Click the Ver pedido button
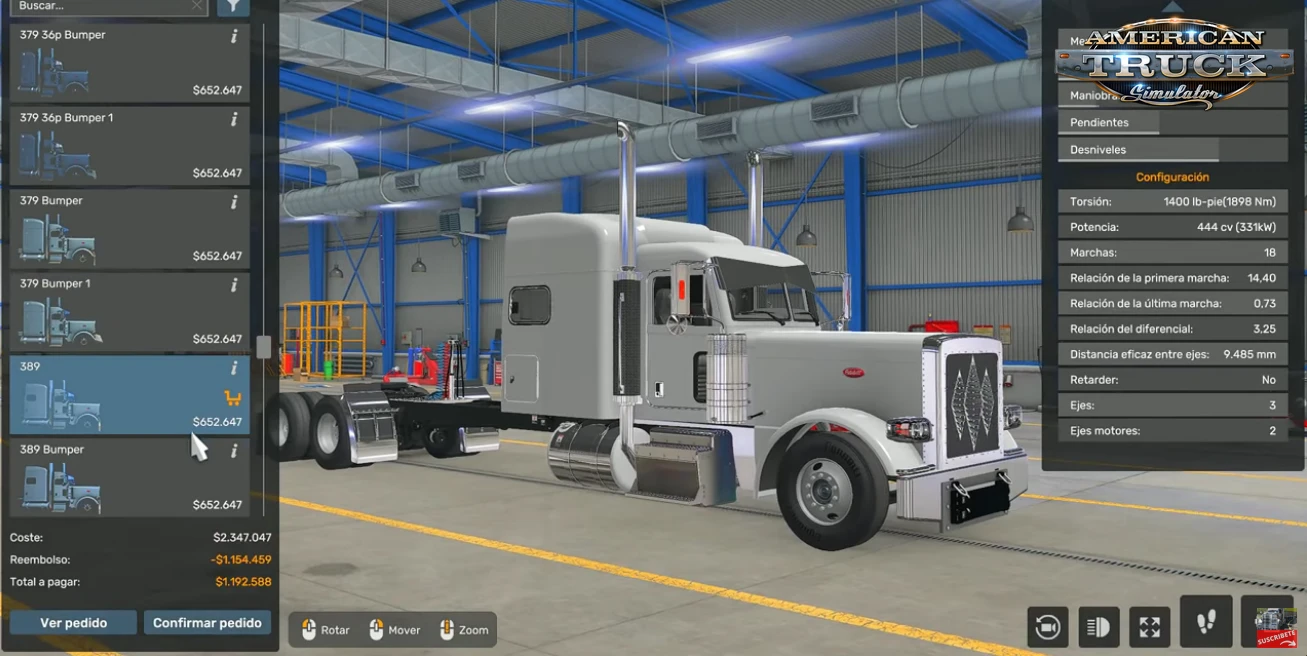Image resolution: width=1307 pixels, height=656 pixels. coord(73,623)
